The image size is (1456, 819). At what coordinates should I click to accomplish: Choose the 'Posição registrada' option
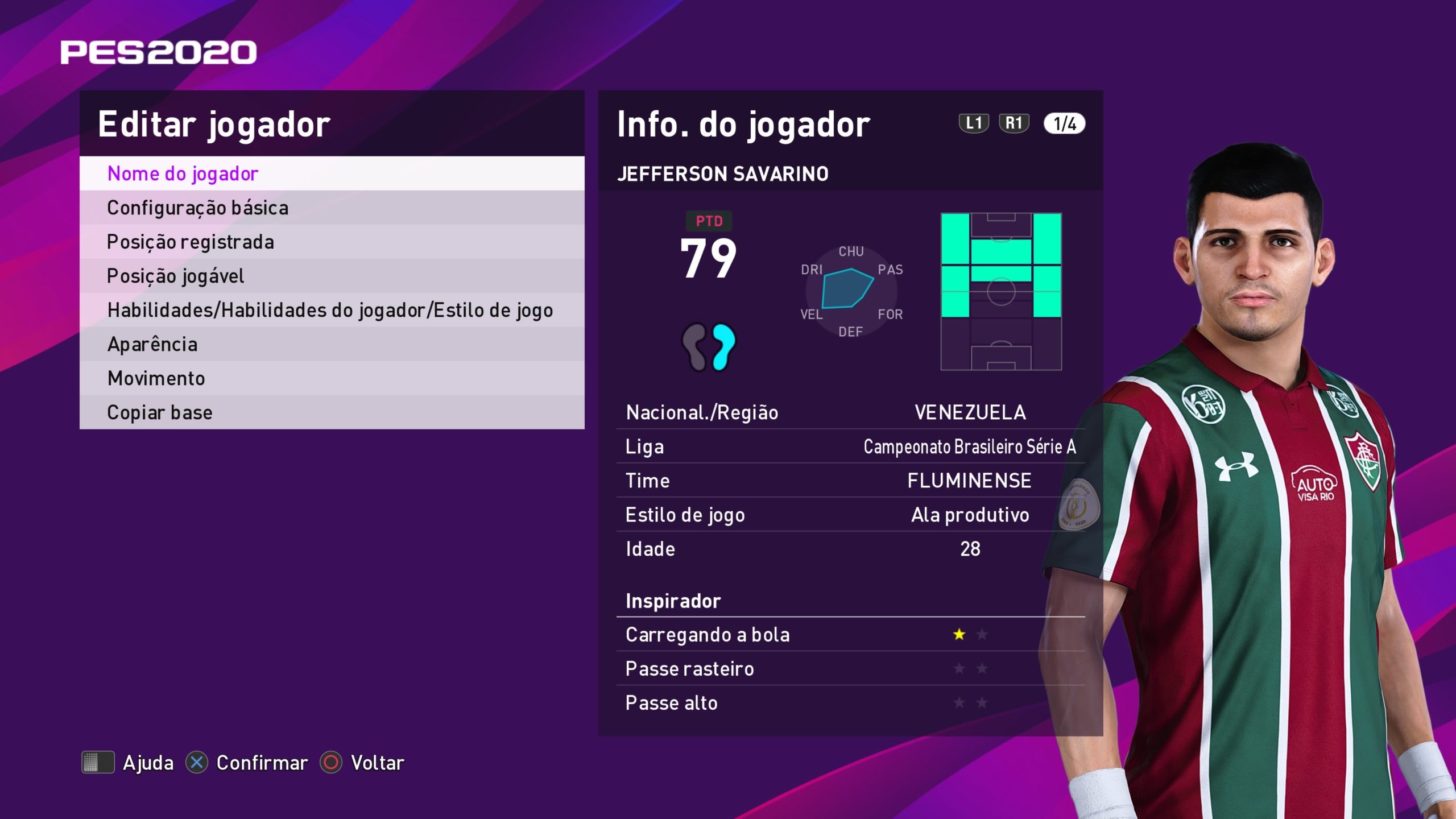click(332, 242)
